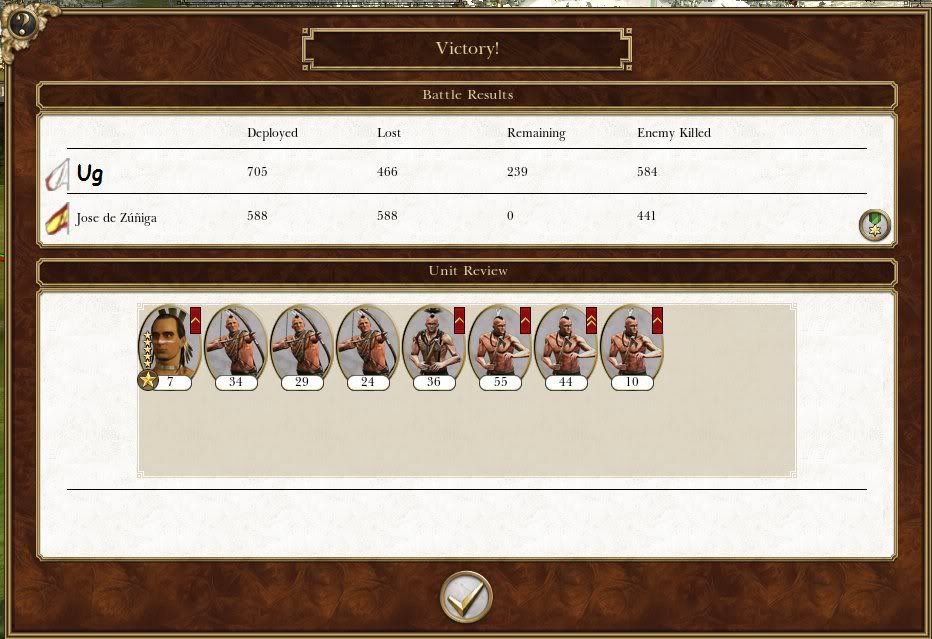Screen dimensions: 932x639
Task: Choose the archer unit showing 29 remaining
Action: point(301,345)
